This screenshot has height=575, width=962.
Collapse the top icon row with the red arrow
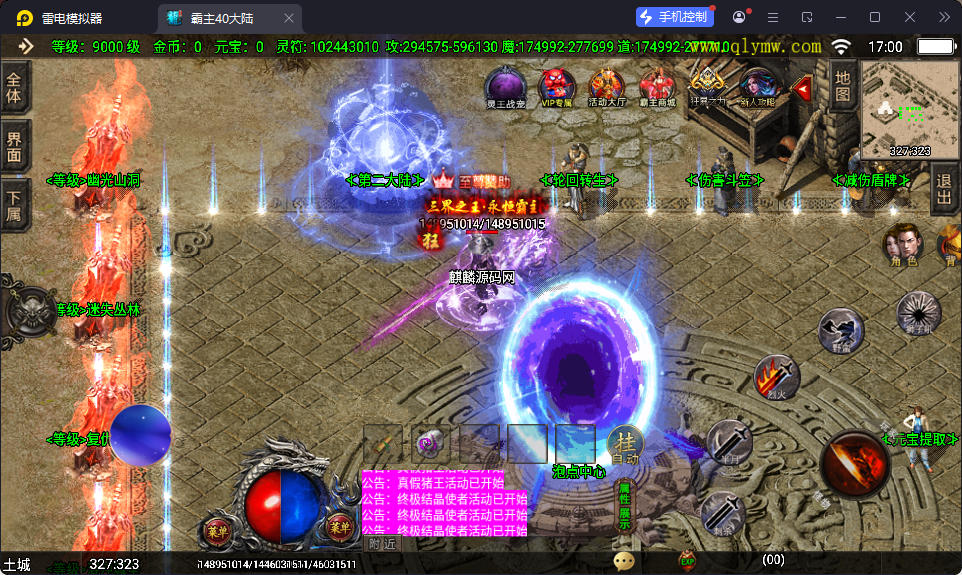coord(802,88)
